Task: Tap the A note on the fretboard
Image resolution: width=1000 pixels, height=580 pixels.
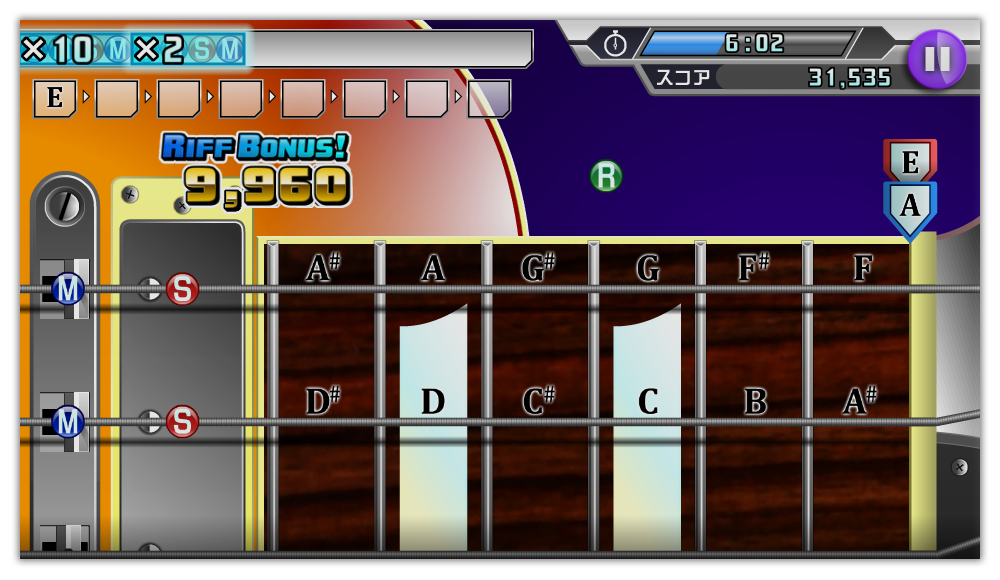Action: point(432,268)
